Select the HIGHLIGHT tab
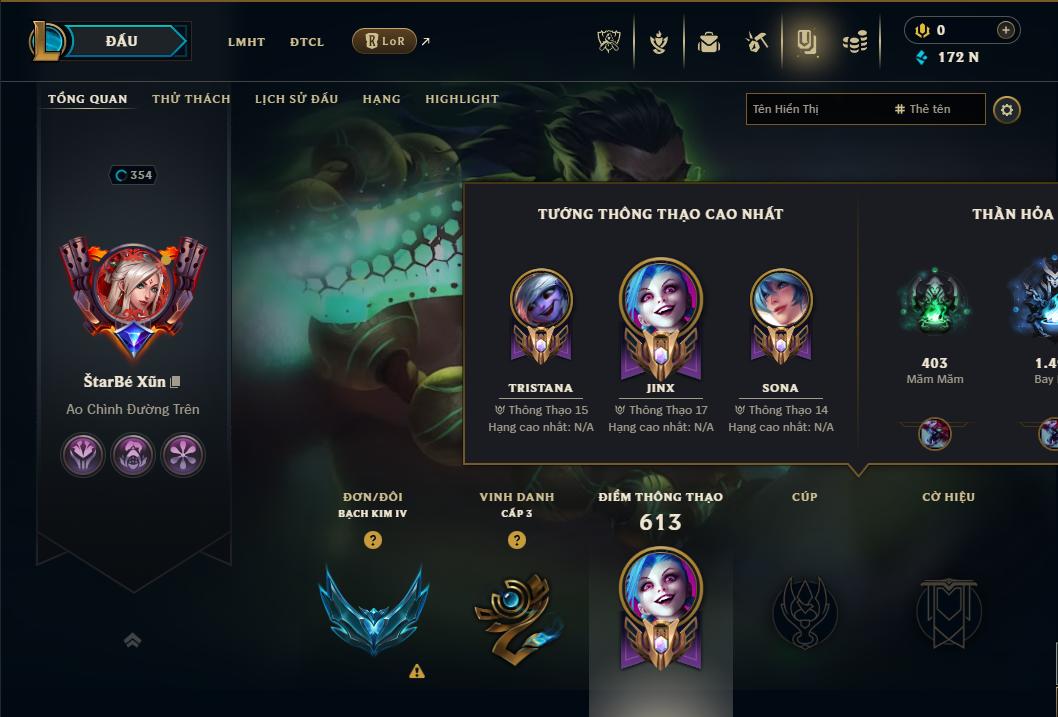This screenshot has height=717, width=1058. coord(462,99)
